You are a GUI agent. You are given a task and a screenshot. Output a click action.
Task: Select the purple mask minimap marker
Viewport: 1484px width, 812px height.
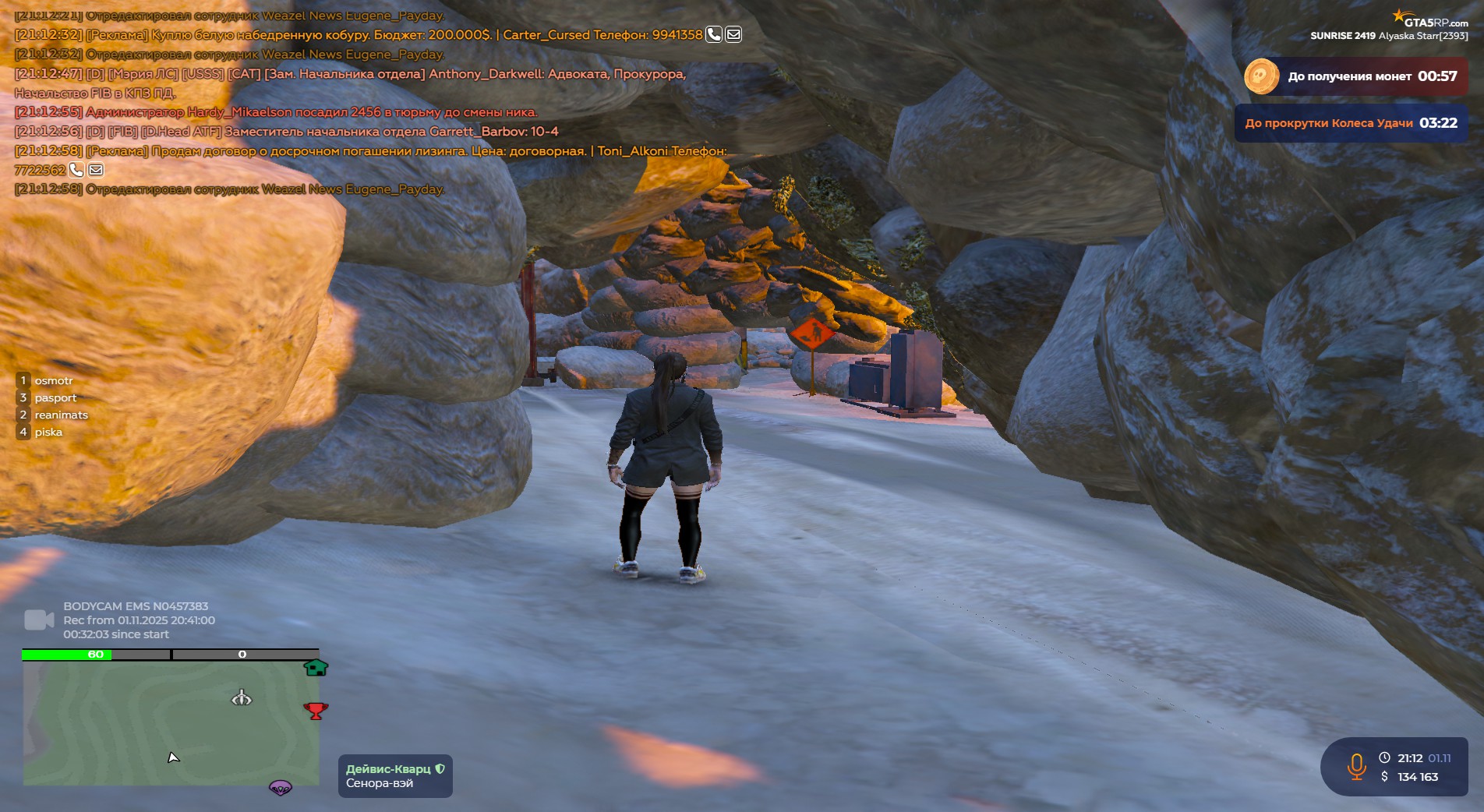click(281, 788)
